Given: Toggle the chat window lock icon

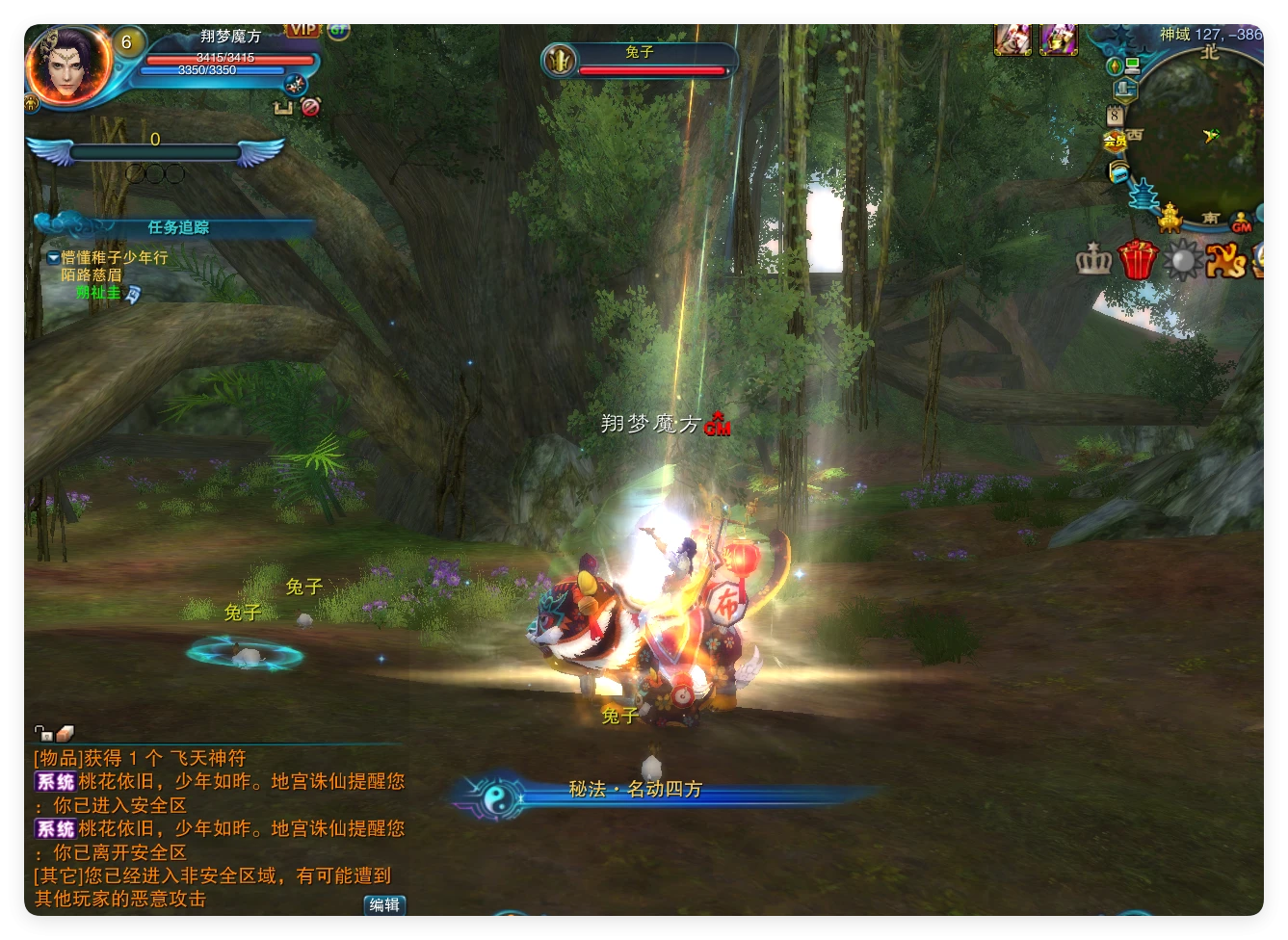Looking at the screenshot, I should tap(42, 734).
